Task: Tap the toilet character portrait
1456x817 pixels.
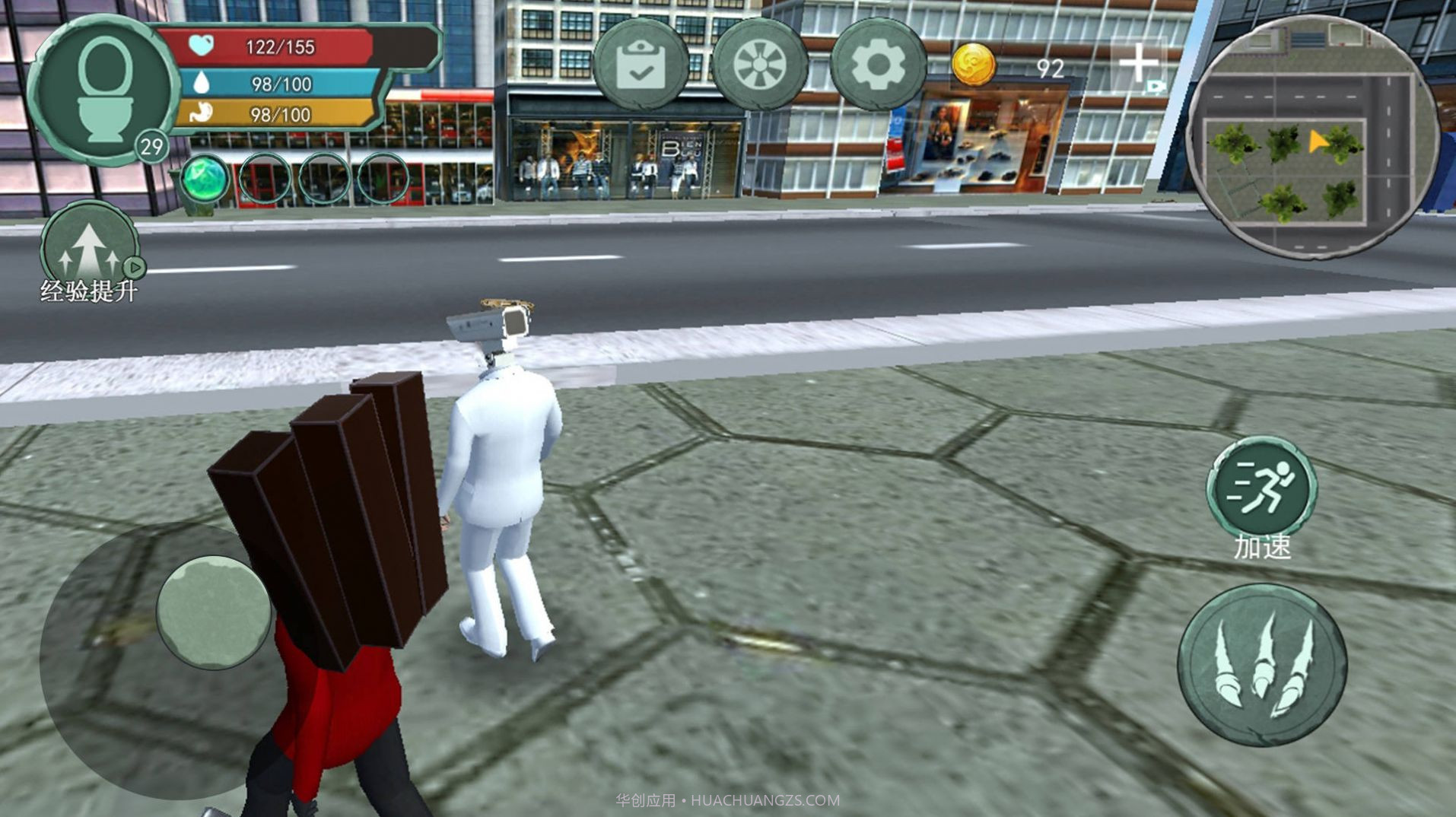Action: click(103, 89)
